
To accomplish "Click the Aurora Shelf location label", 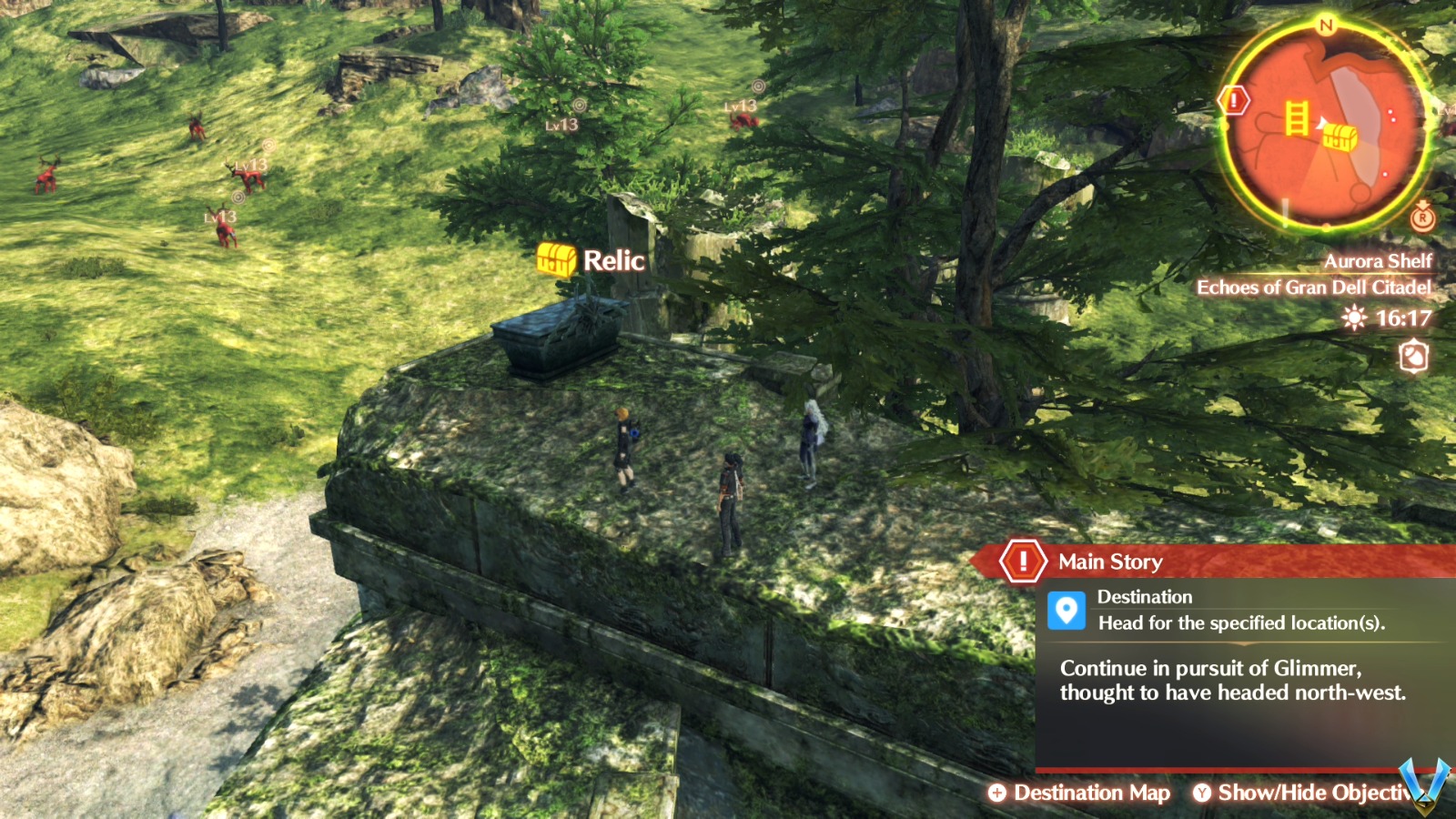I will click(x=1377, y=260).
